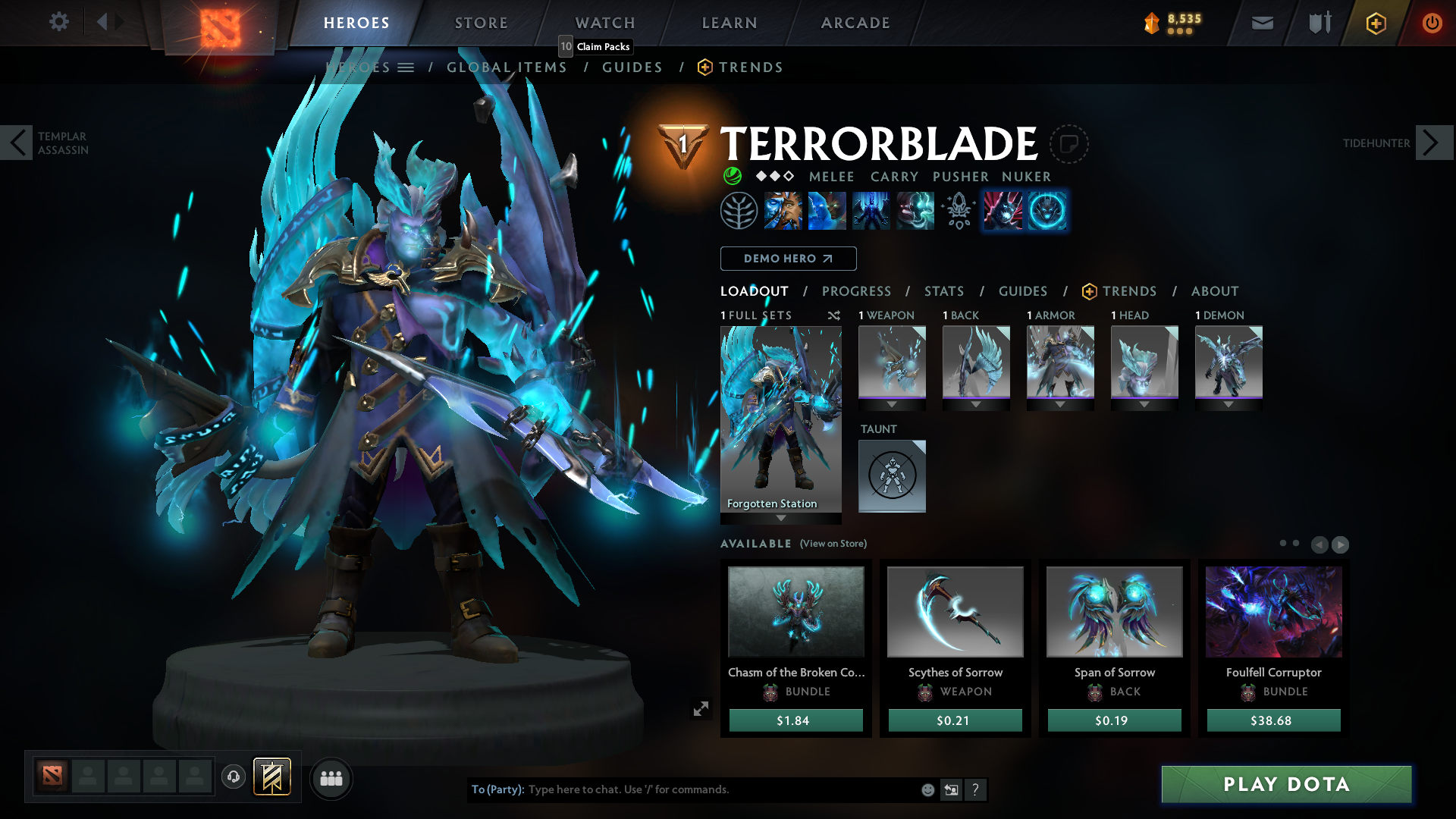Open the ARCADE menu

coord(855,23)
